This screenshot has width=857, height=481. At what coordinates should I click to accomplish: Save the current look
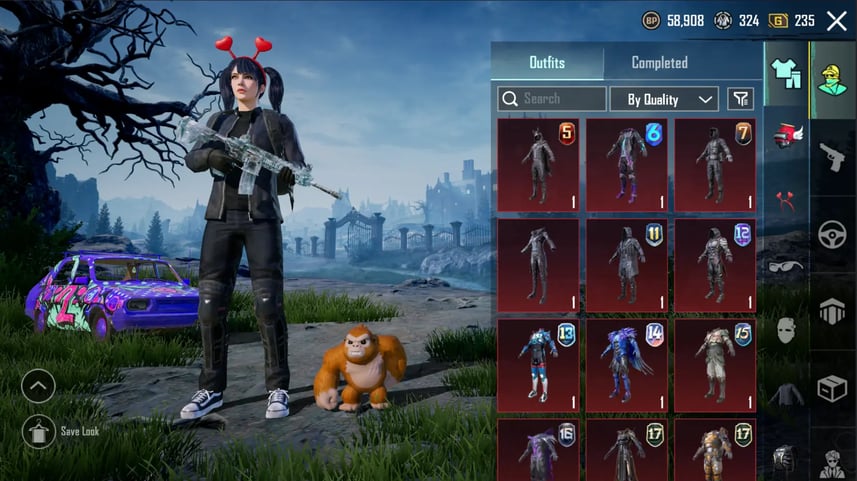[38, 431]
